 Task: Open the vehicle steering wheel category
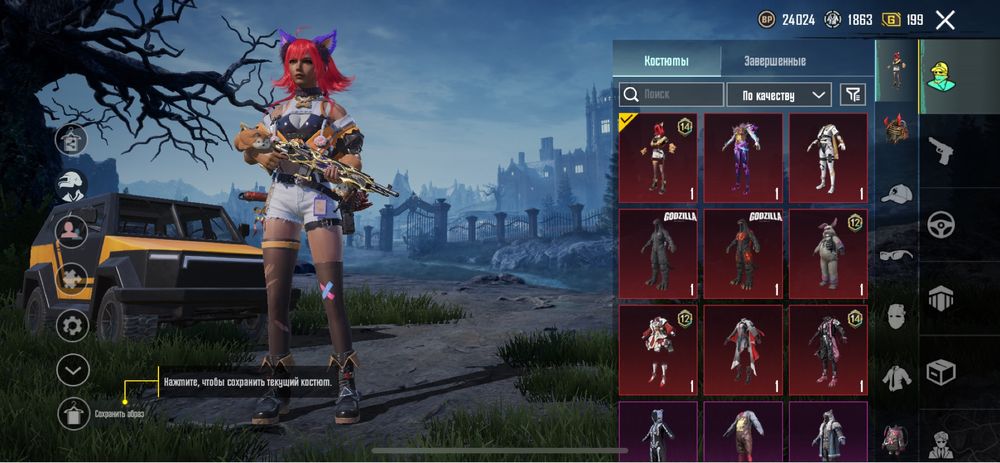[x=941, y=224]
